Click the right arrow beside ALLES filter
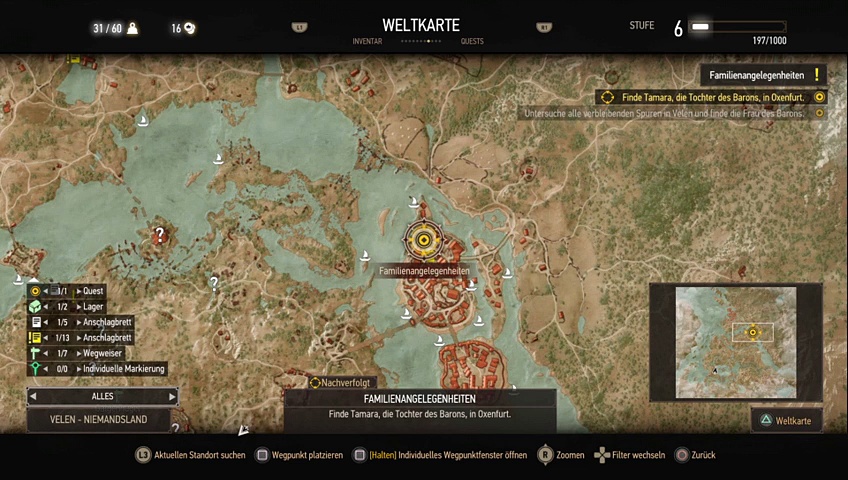Viewport: 848px width, 480px height. (x=172, y=397)
